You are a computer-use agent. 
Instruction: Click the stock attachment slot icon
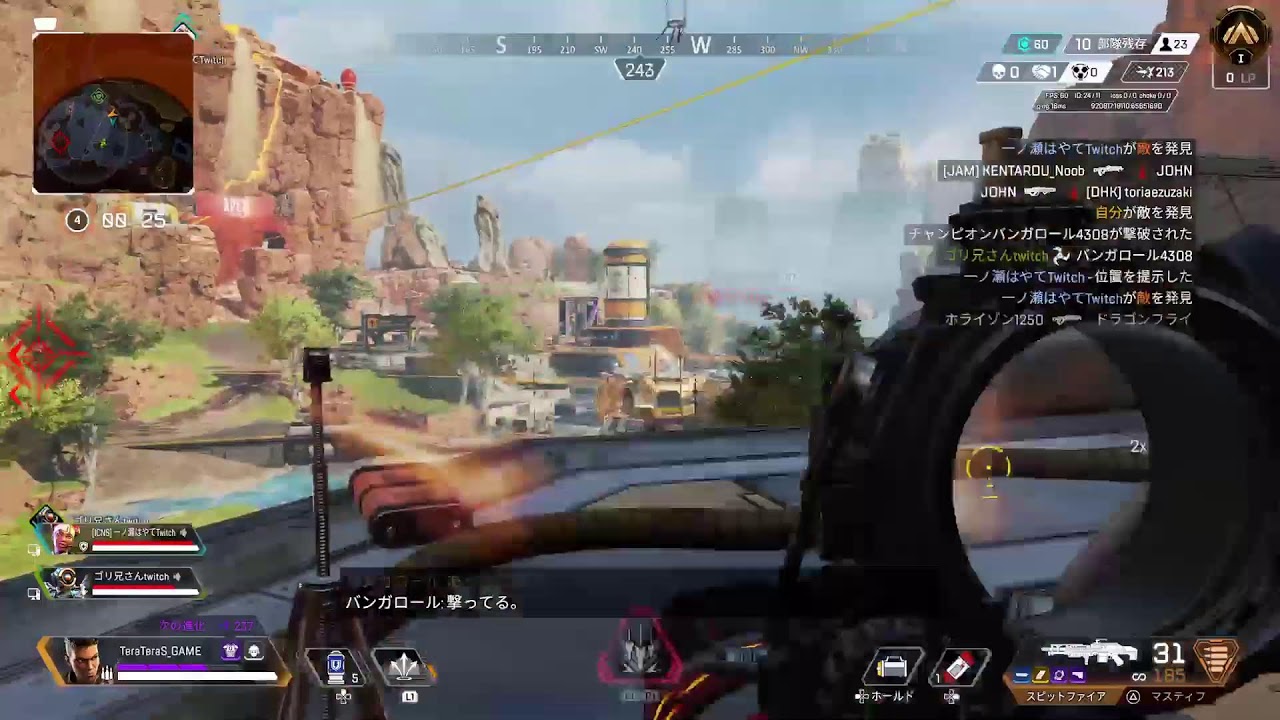point(1076,675)
